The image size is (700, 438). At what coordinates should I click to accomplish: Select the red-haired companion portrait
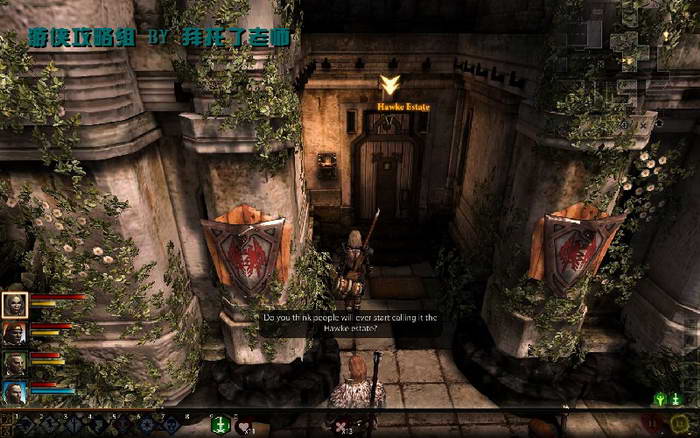[15, 334]
